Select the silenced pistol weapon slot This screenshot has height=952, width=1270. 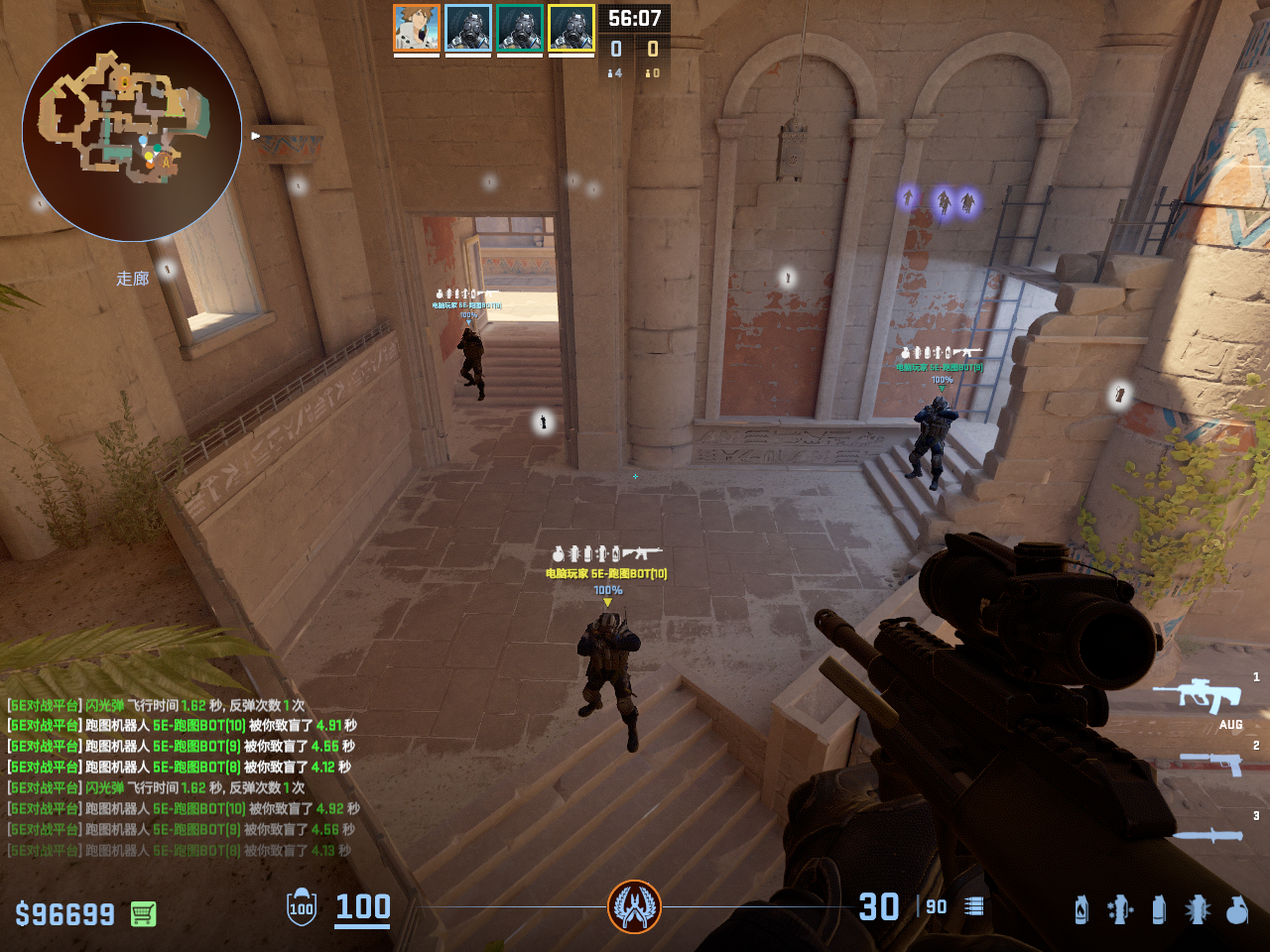(x=1210, y=763)
